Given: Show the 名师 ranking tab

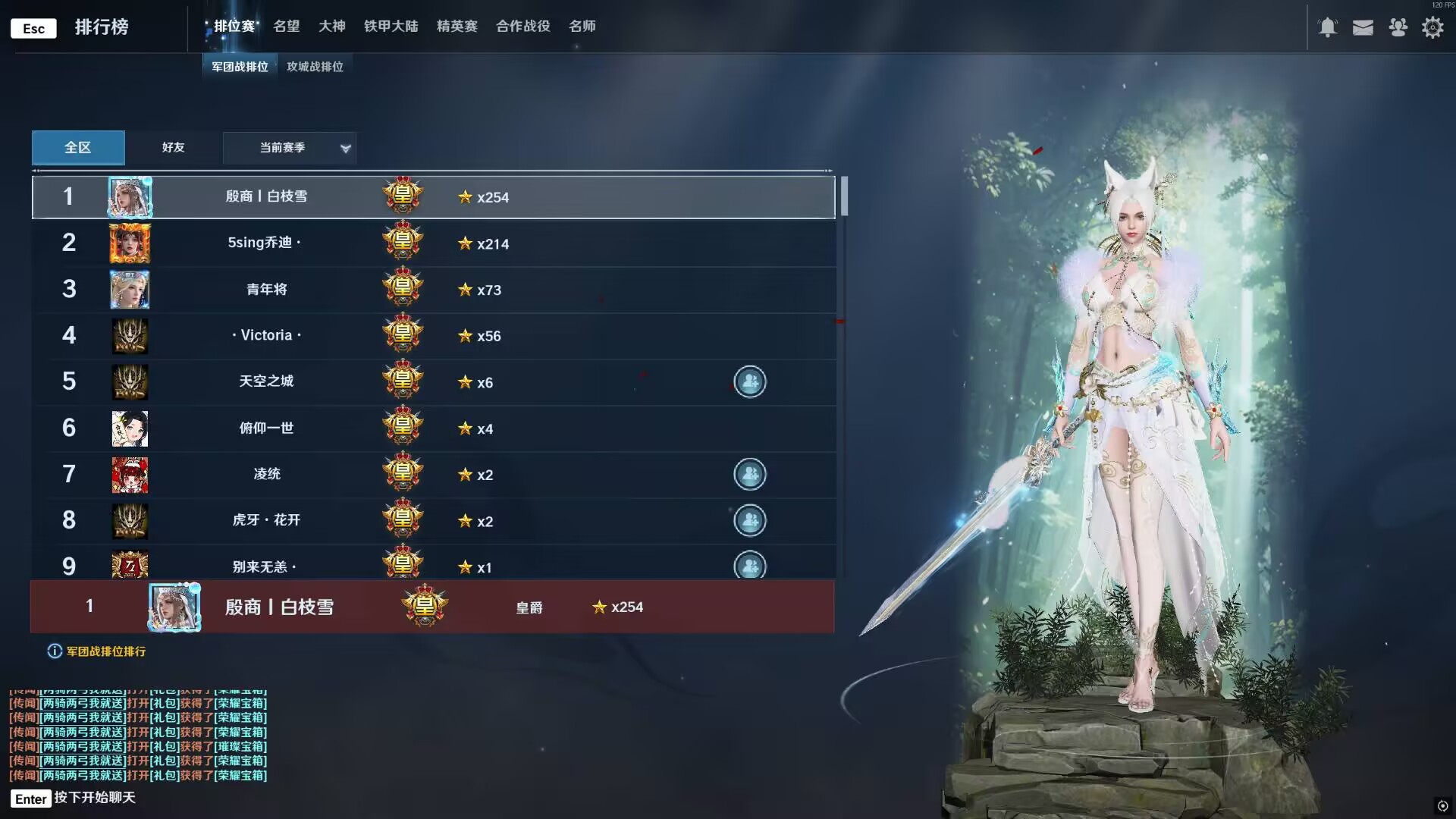Looking at the screenshot, I should point(582,27).
